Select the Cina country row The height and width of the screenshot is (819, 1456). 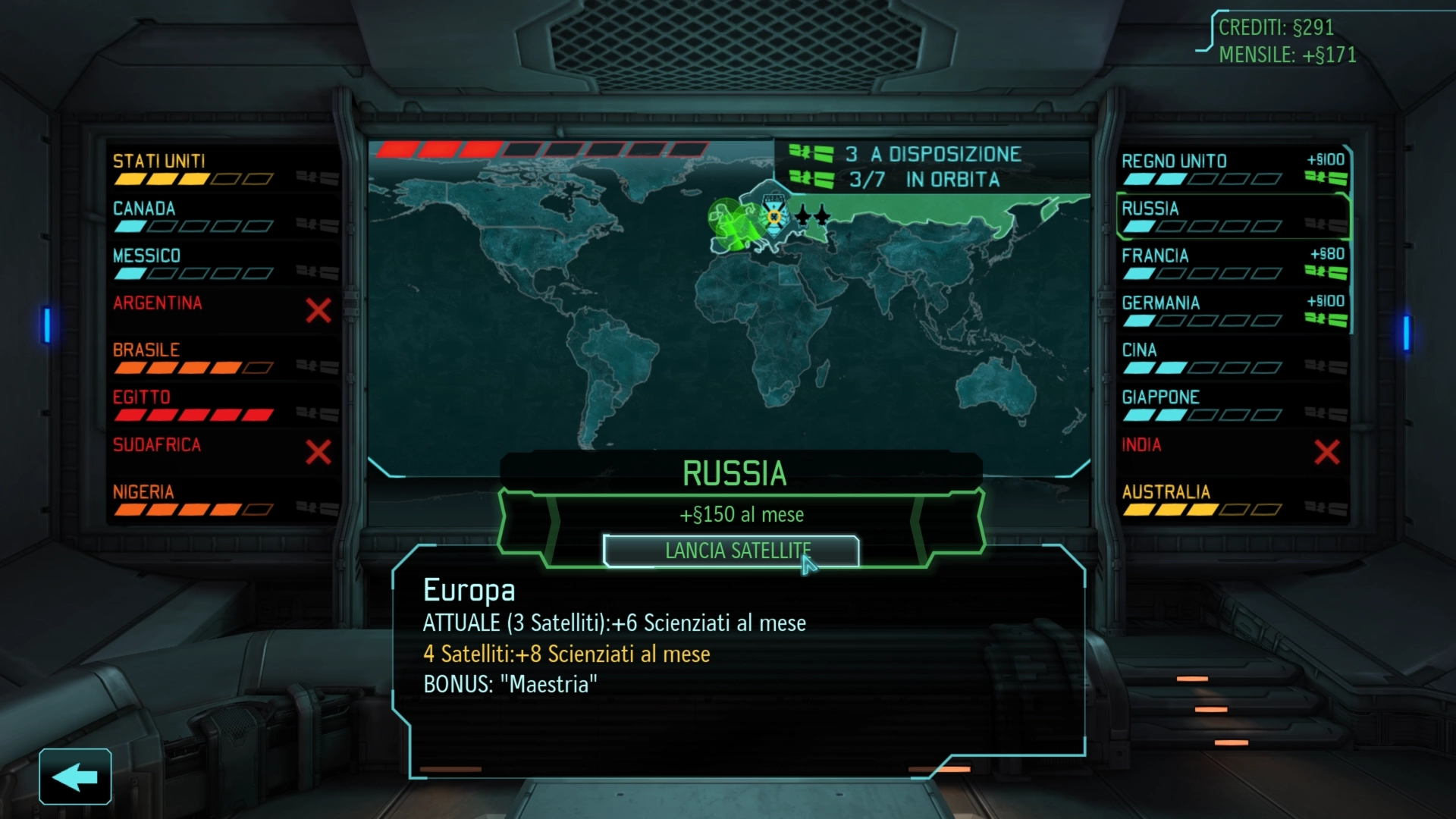pos(1232,358)
